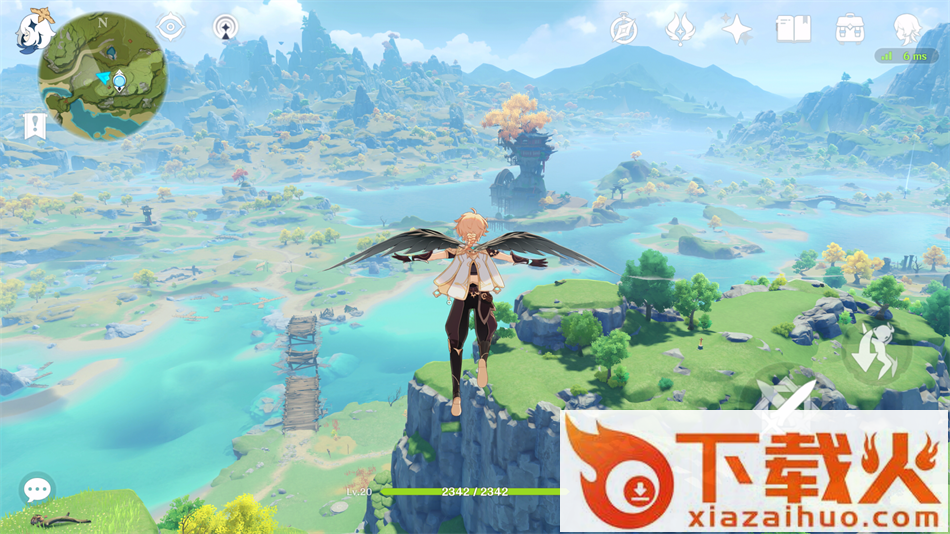Click the signal beacon icon beside the eye
Image resolution: width=950 pixels, height=534 pixels.
click(x=227, y=28)
